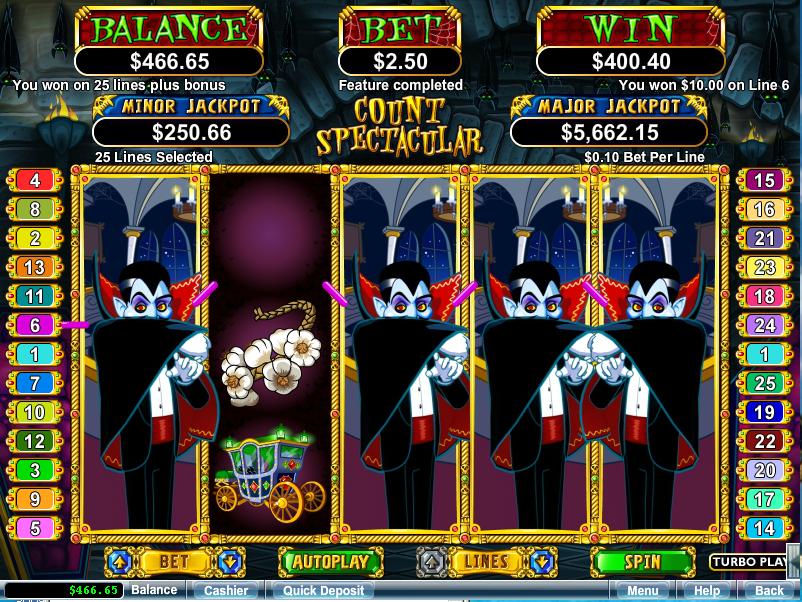
Task: Go Back to the lobby
Action: 769,591
